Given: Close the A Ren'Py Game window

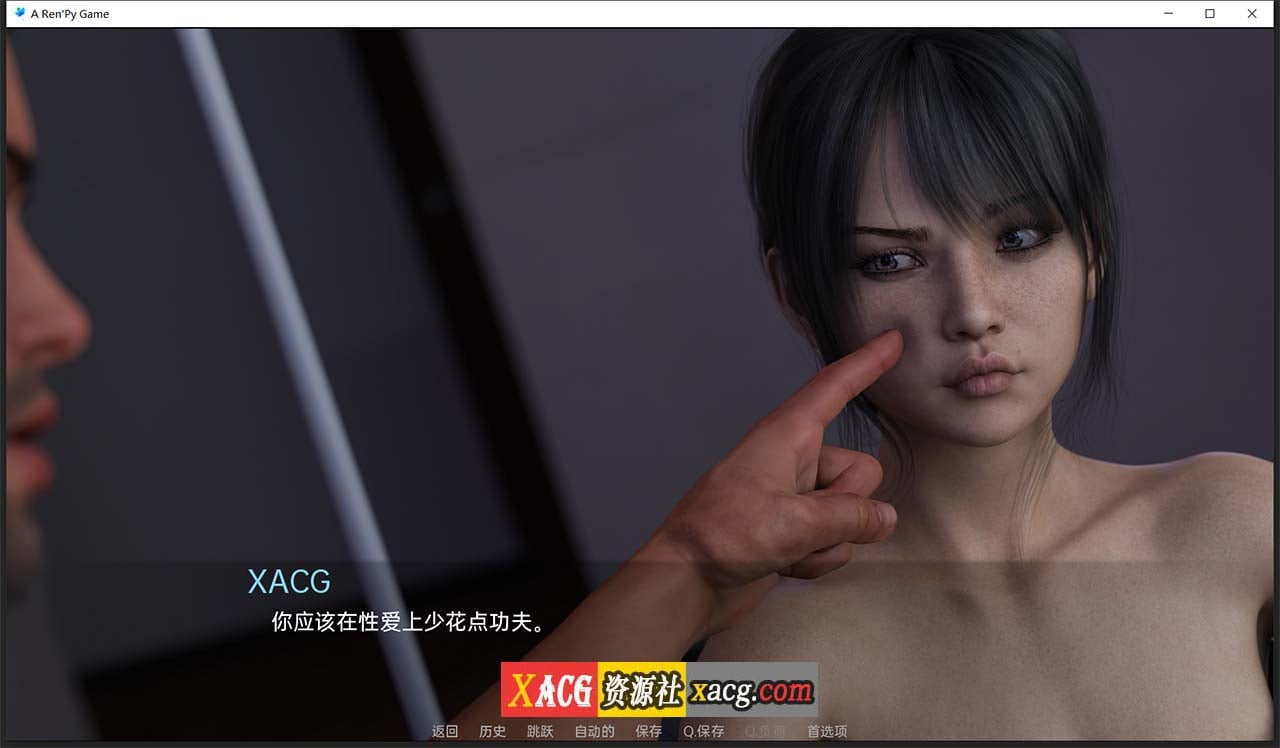Looking at the screenshot, I should tap(1252, 13).
